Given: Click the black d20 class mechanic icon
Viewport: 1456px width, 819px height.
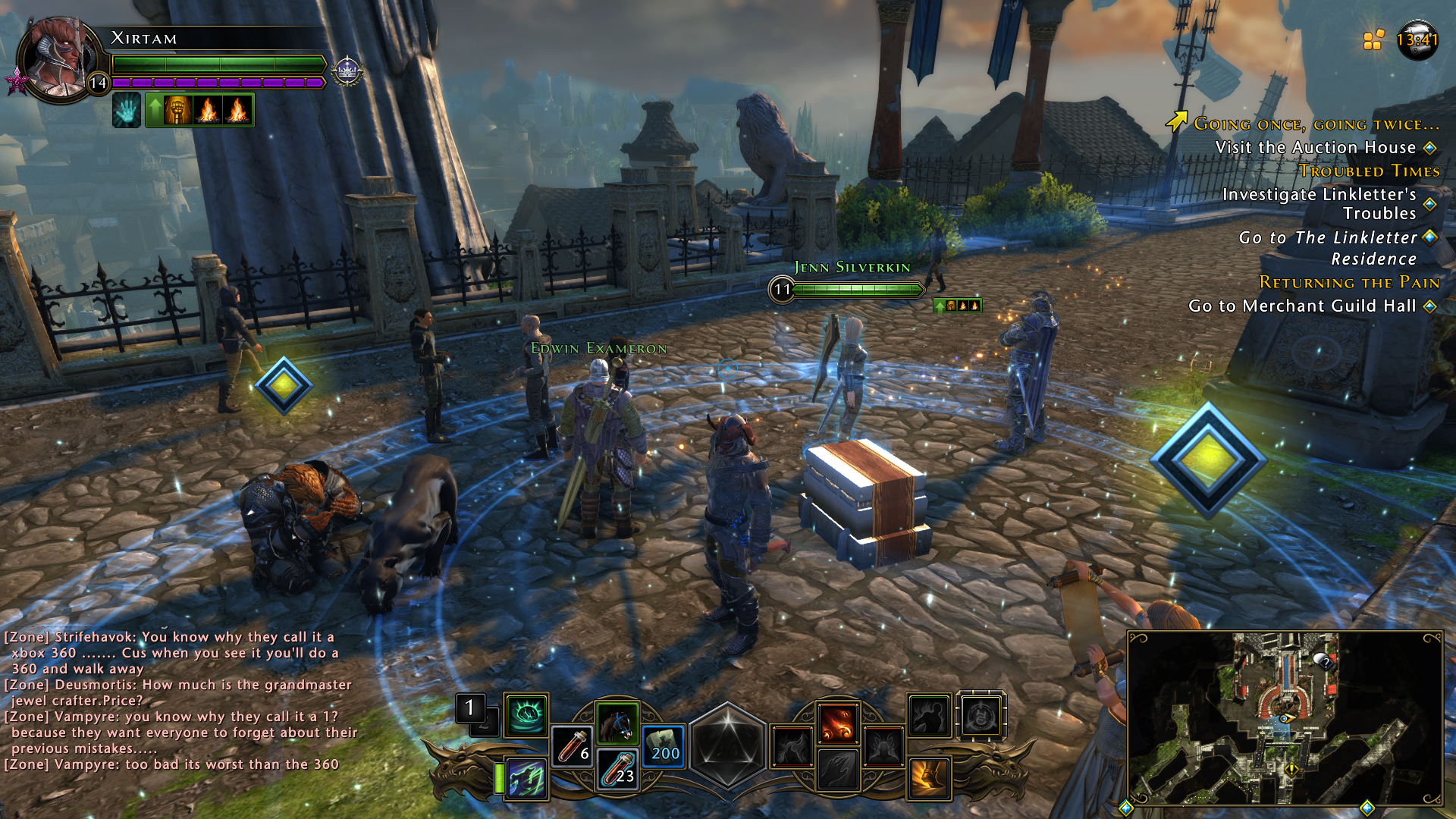Looking at the screenshot, I should point(729,744).
